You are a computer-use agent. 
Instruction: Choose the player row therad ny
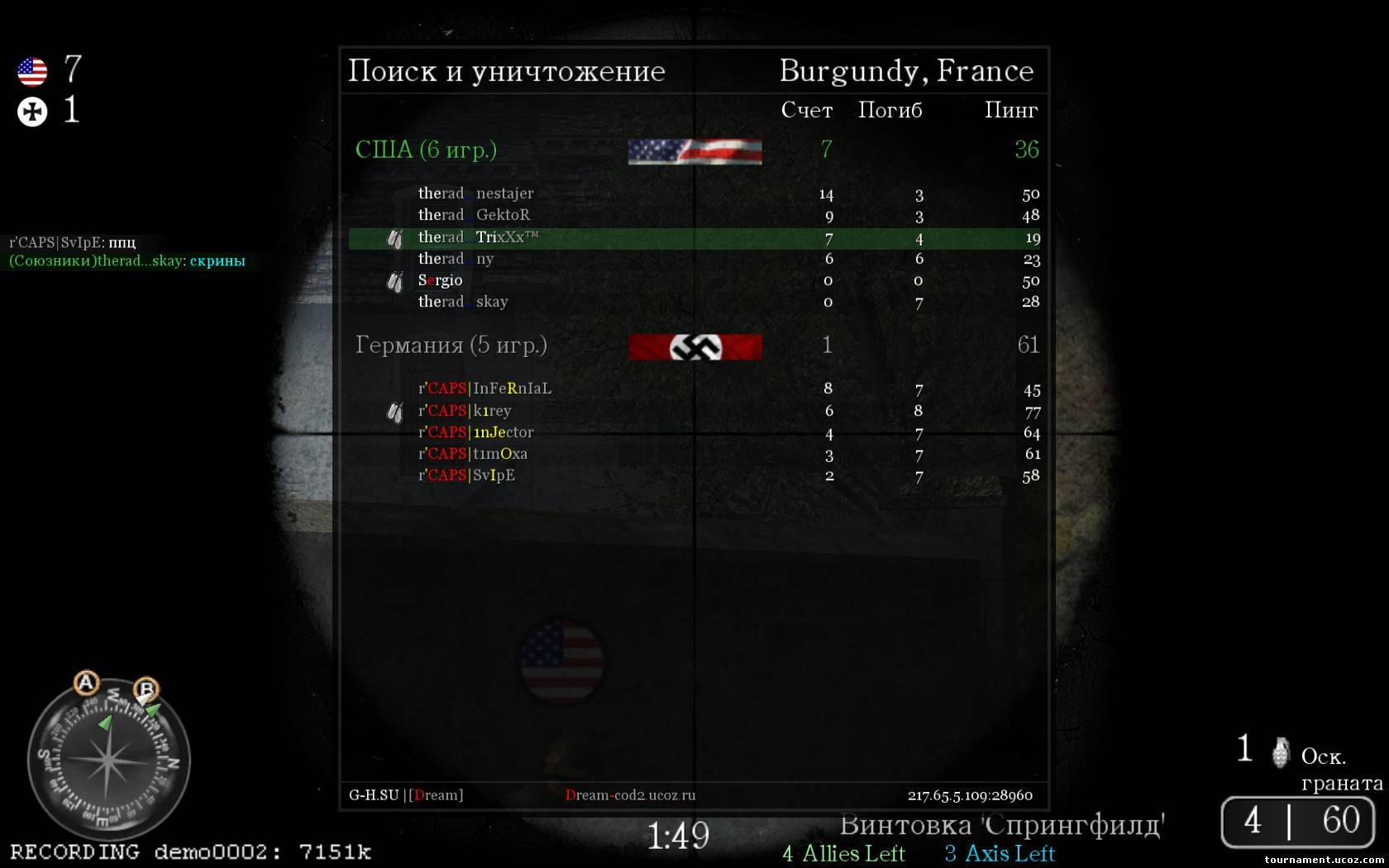click(456, 259)
